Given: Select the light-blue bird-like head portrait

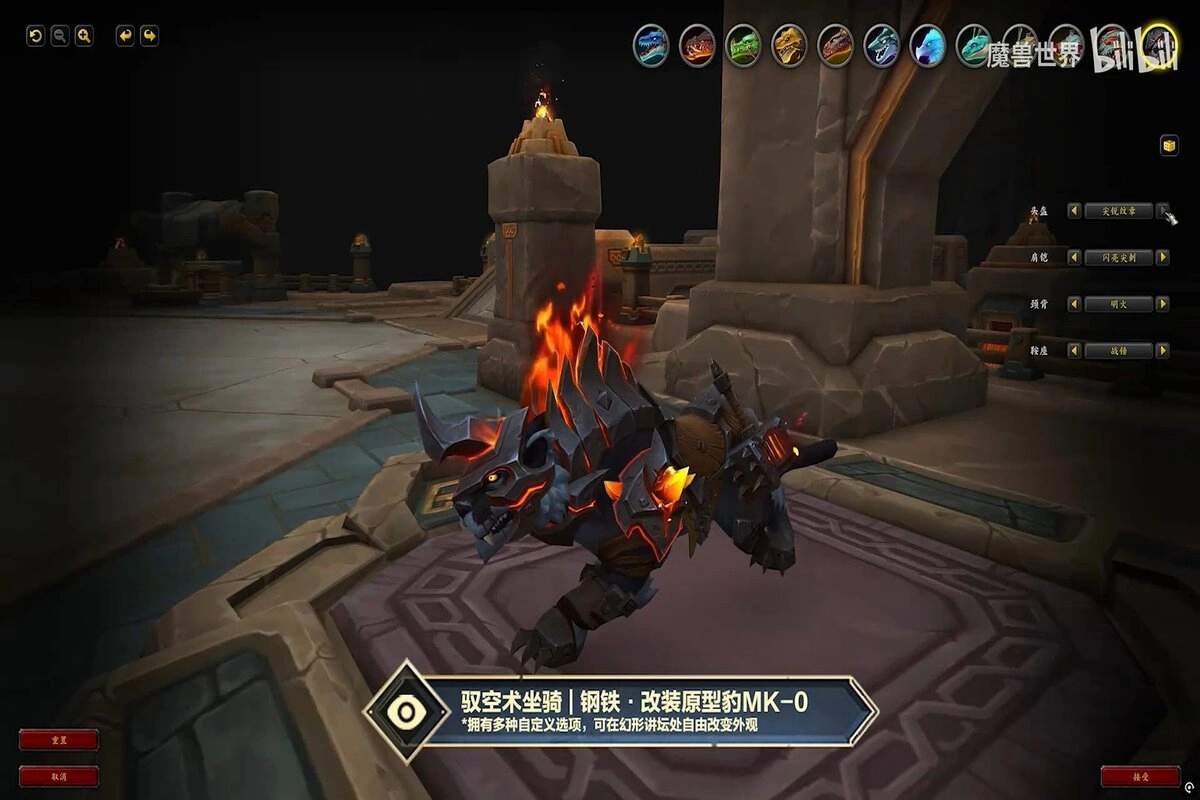Looking at the screenshot, I should coord(927,45).
